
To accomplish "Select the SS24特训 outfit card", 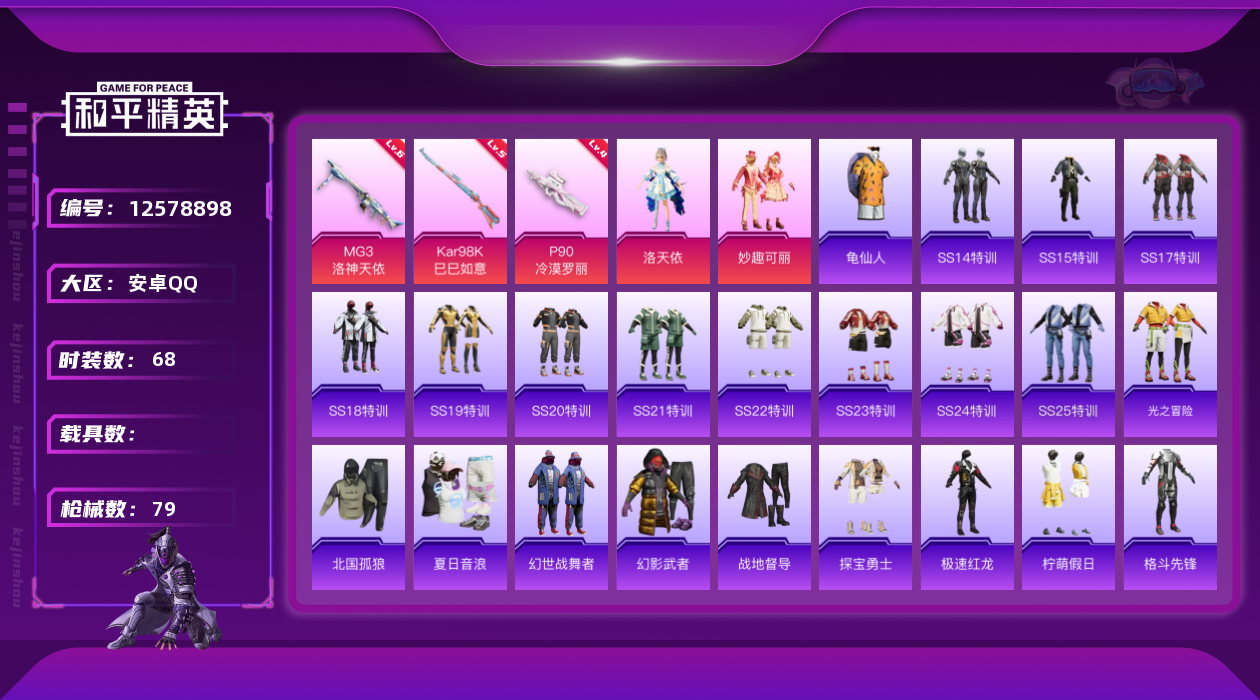I will pos(967,364).
